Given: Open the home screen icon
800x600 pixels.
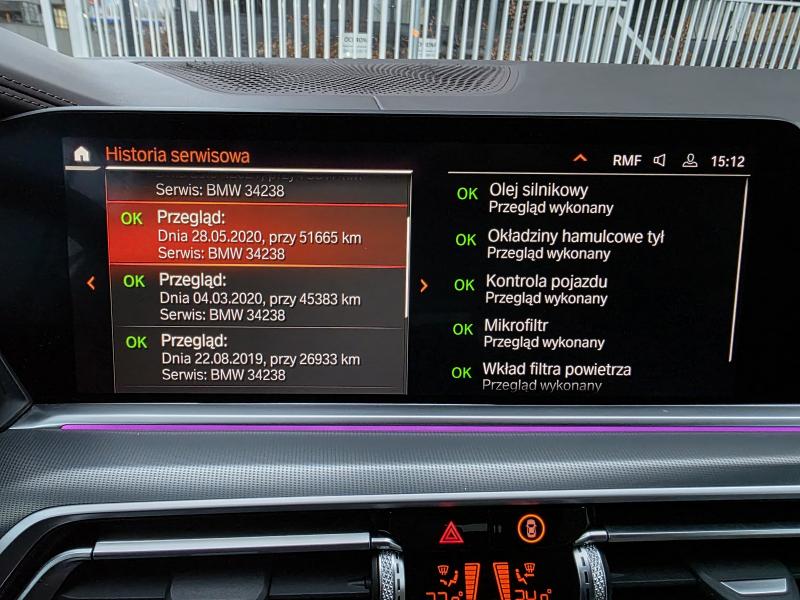Looking at the screenshot, I should (82, 154).
